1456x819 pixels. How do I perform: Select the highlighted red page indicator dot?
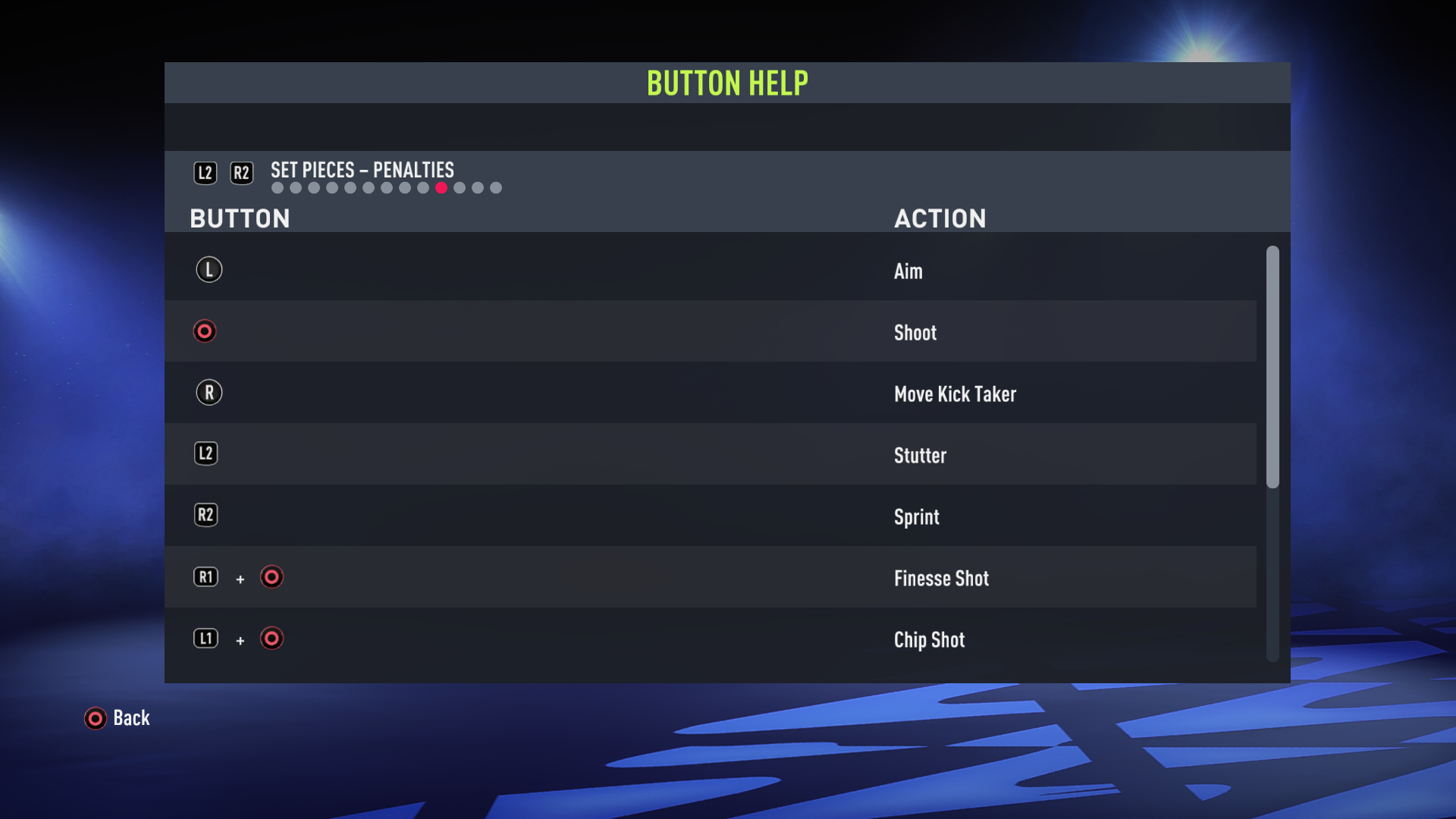(x=442, y=187)
